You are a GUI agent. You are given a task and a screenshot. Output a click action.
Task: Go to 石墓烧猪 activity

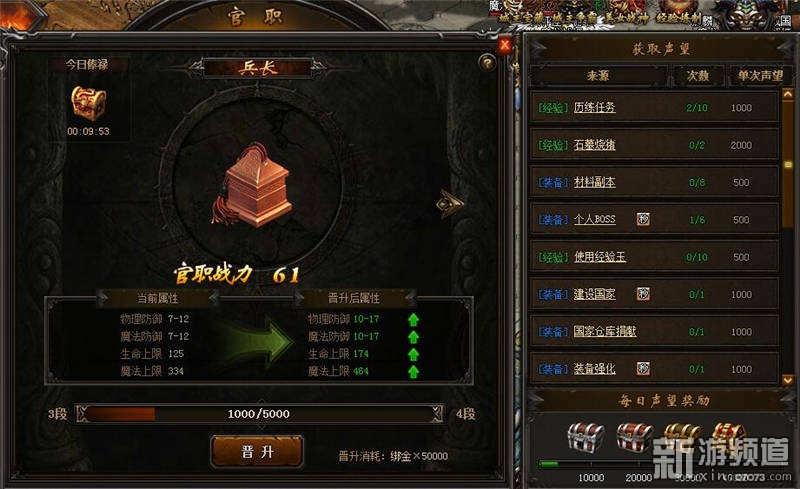tap(594, 145)
